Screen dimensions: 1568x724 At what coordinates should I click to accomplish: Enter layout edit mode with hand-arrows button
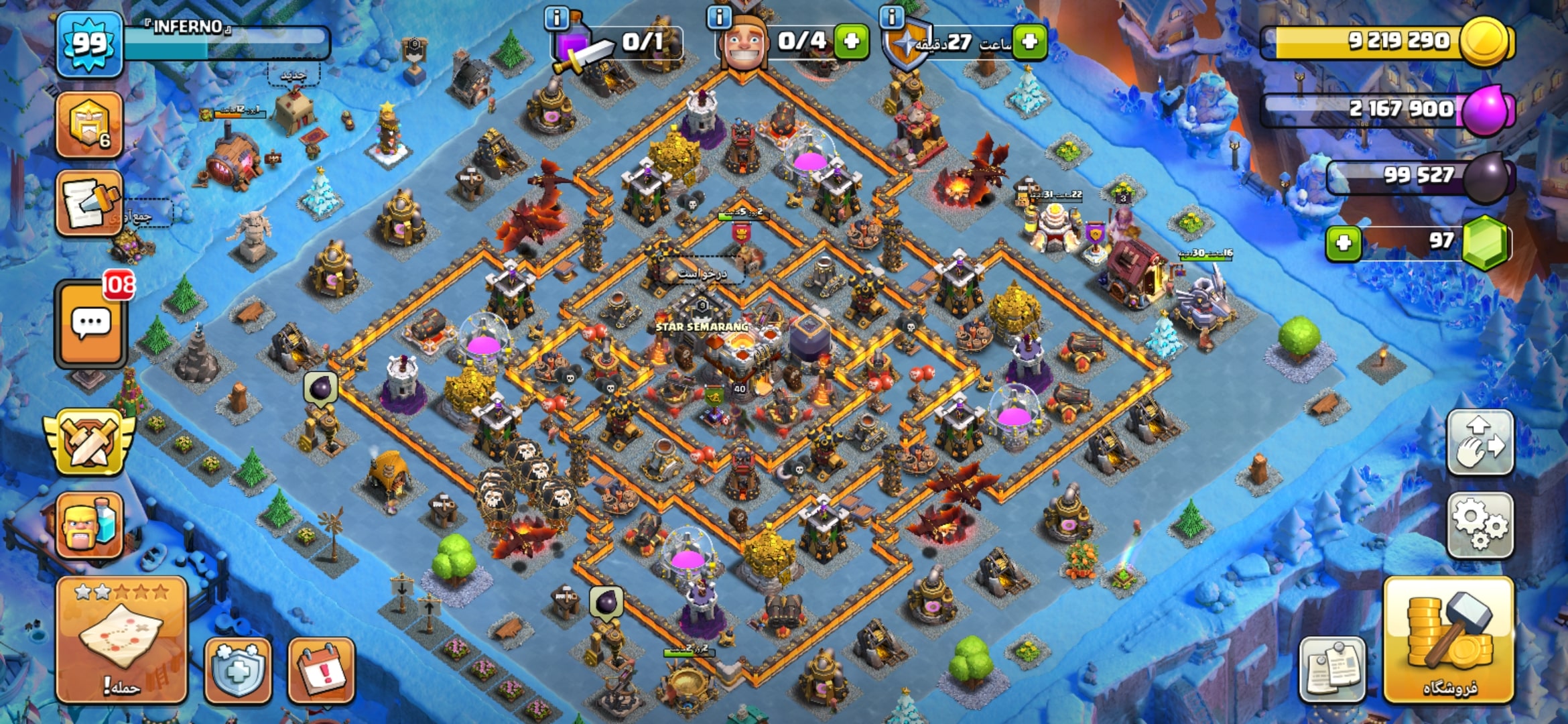click(1480, 442)
